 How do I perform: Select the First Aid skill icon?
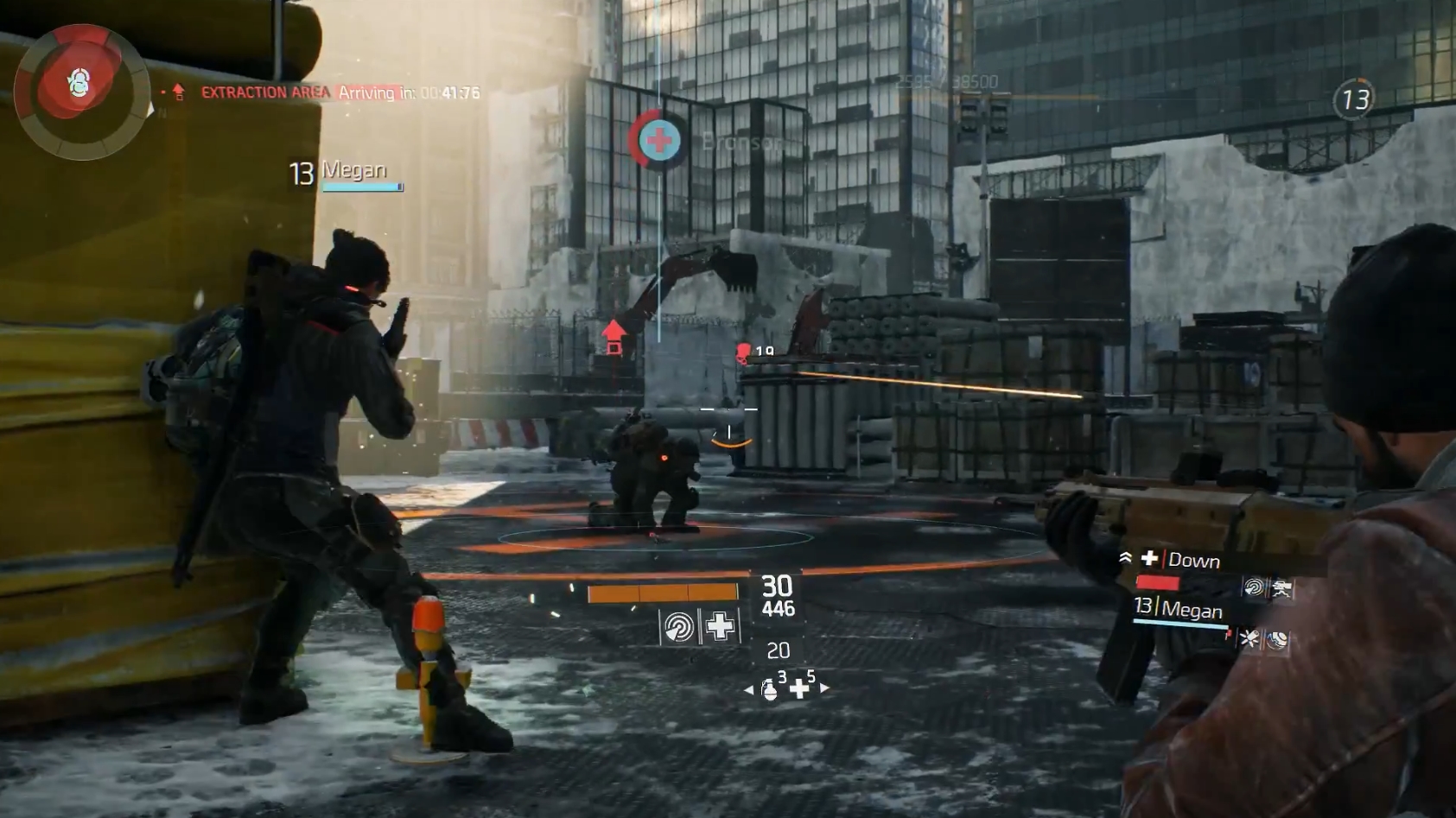[720, 625]
